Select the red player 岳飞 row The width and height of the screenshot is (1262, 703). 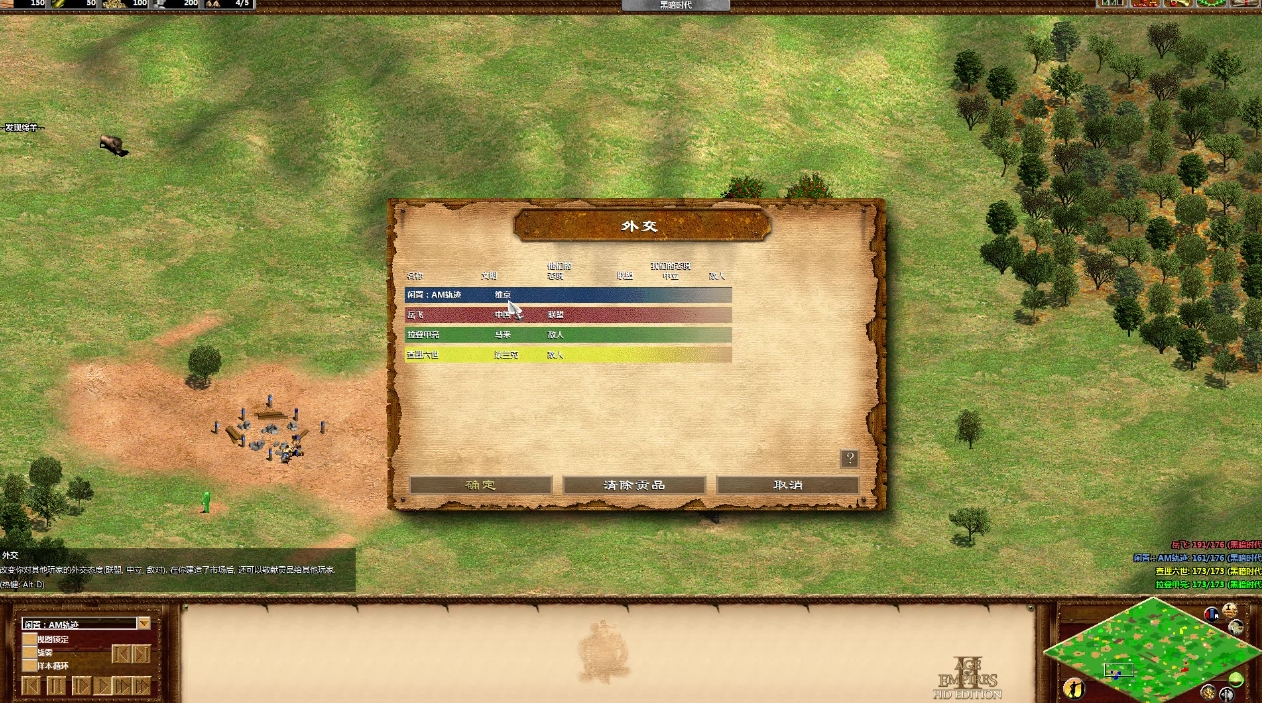[568, 315]
